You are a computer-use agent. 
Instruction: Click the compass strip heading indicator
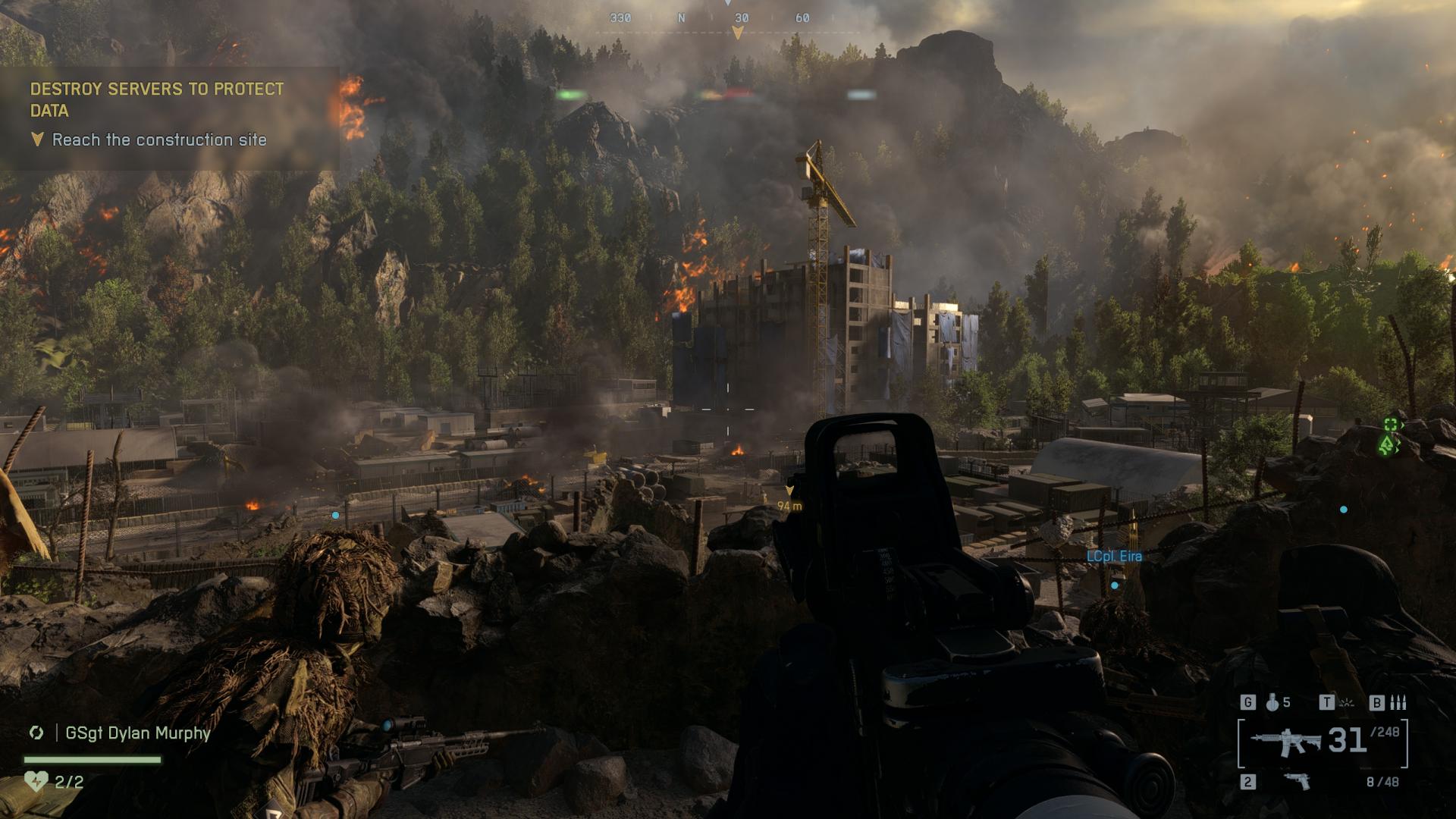click(736, 32)
